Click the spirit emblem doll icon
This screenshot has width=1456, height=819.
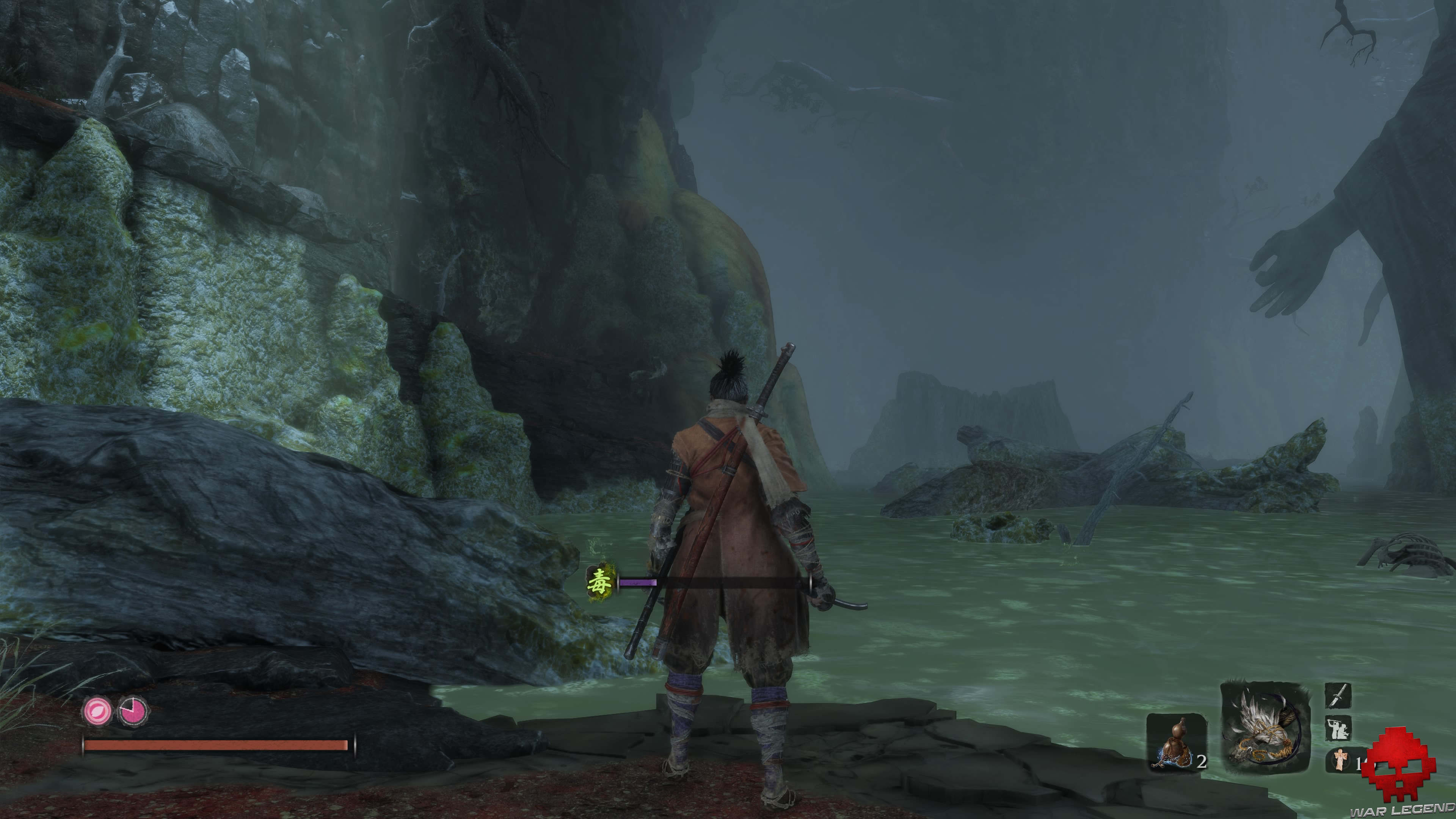click(x=1341, y=760)
